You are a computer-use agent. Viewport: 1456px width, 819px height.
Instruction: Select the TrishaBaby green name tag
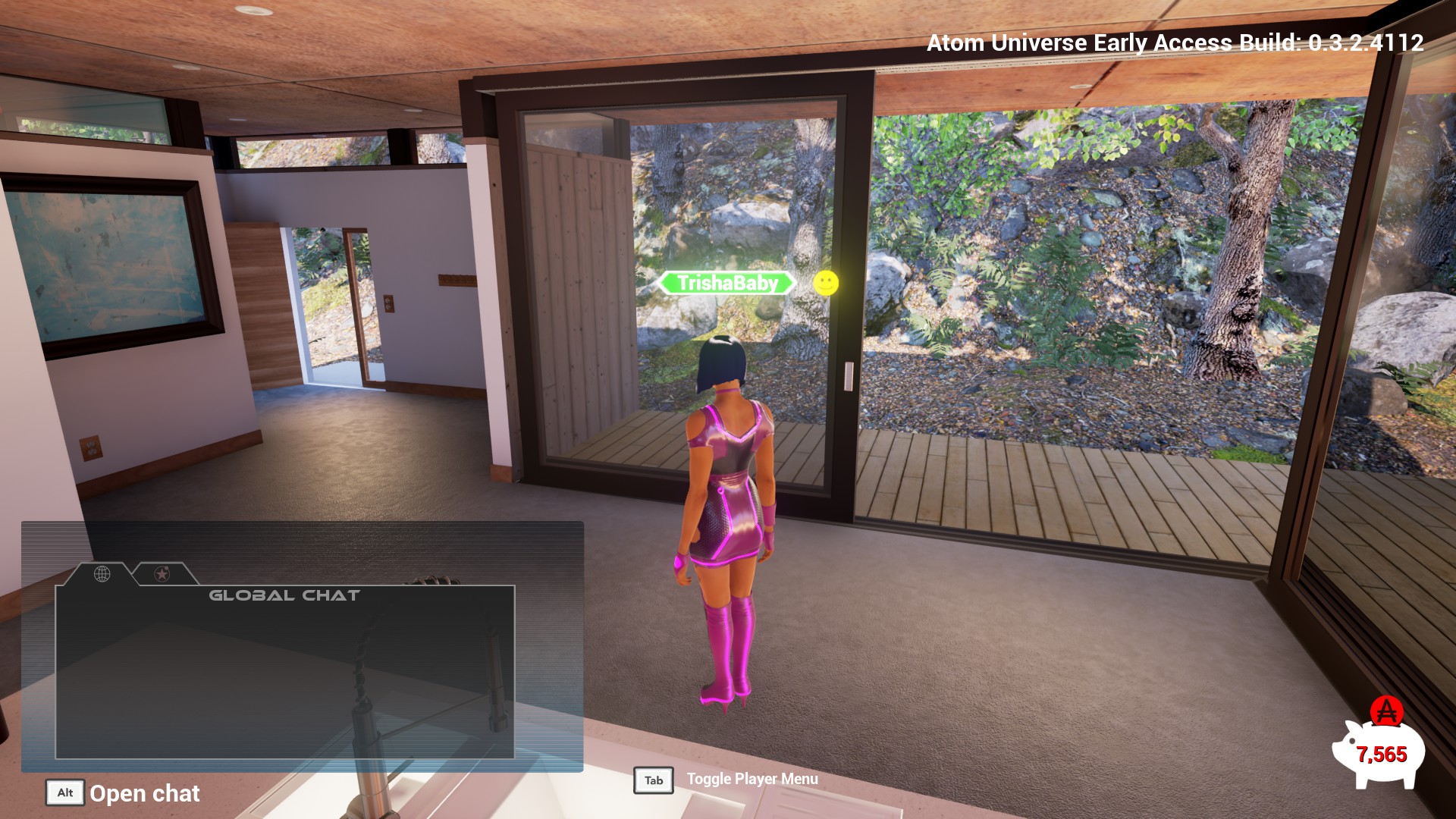pyautogui.click(x=727, y=283)
